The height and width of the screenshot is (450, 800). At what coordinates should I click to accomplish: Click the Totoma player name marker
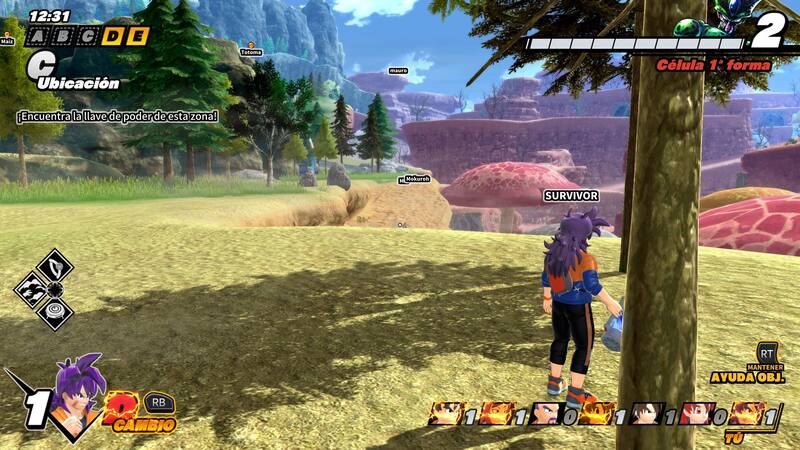251,51
